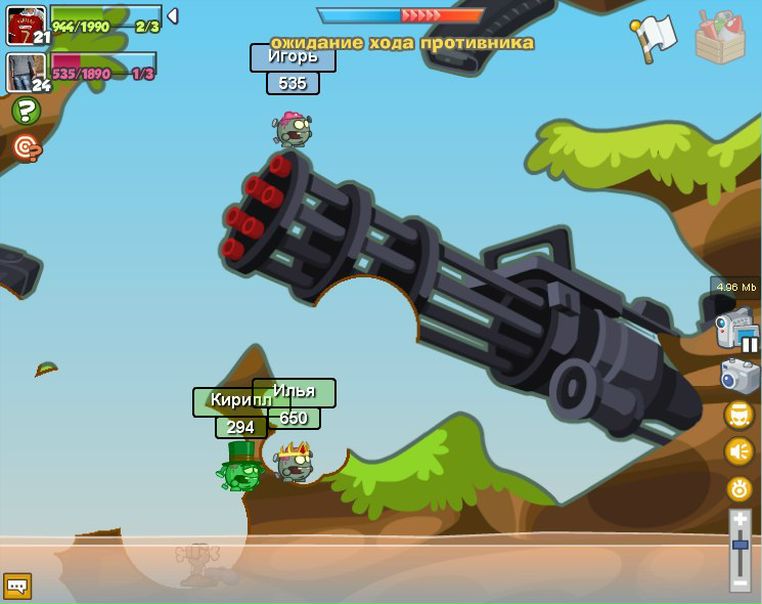Click the round alarm clock button
The height and width of the screenshot is (604, 762).
tap(740, 489)
